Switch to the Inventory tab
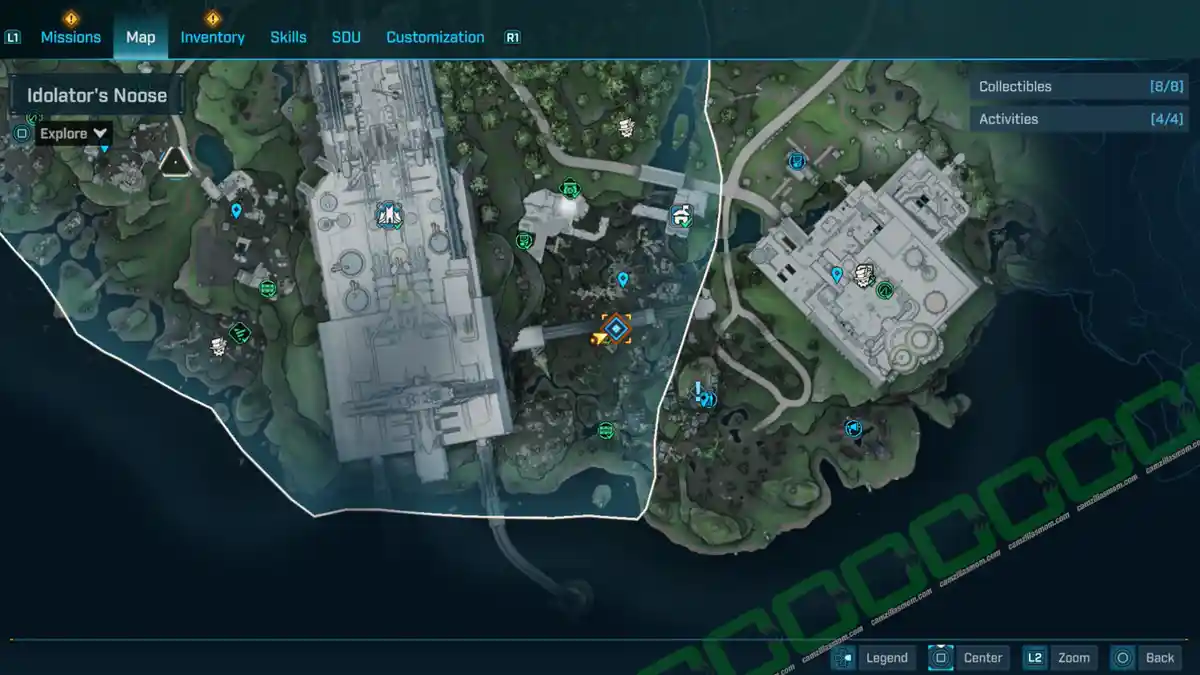 [212, 37]
